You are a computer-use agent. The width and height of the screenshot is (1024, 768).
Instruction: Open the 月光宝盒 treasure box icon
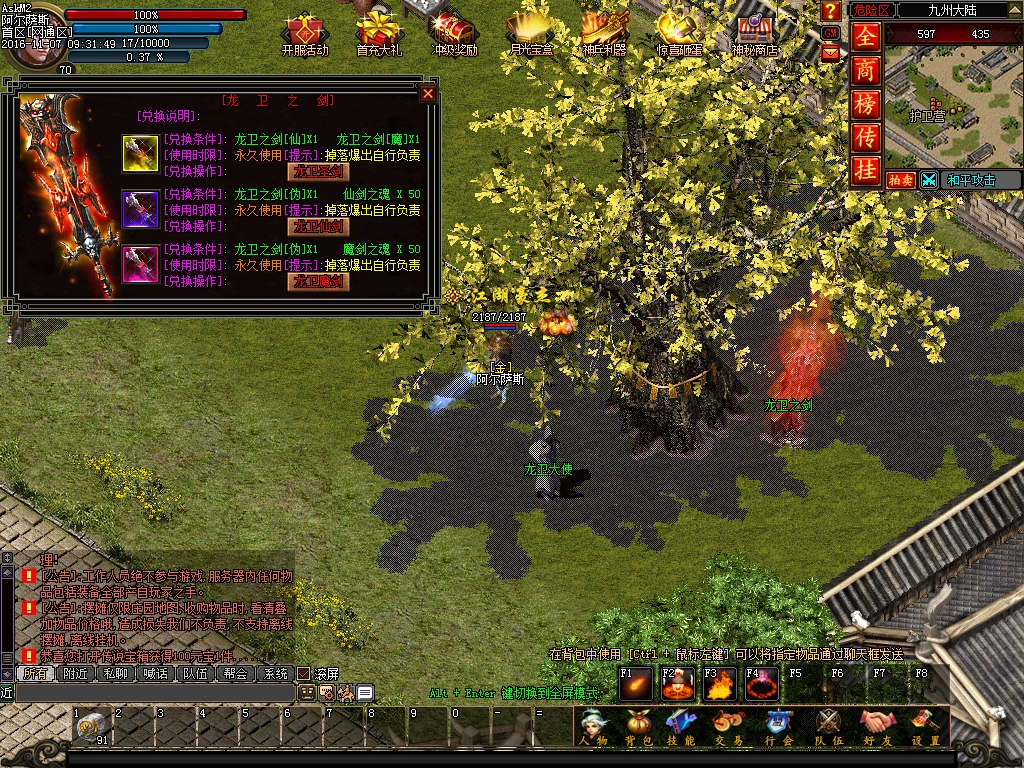pos(530,33)
